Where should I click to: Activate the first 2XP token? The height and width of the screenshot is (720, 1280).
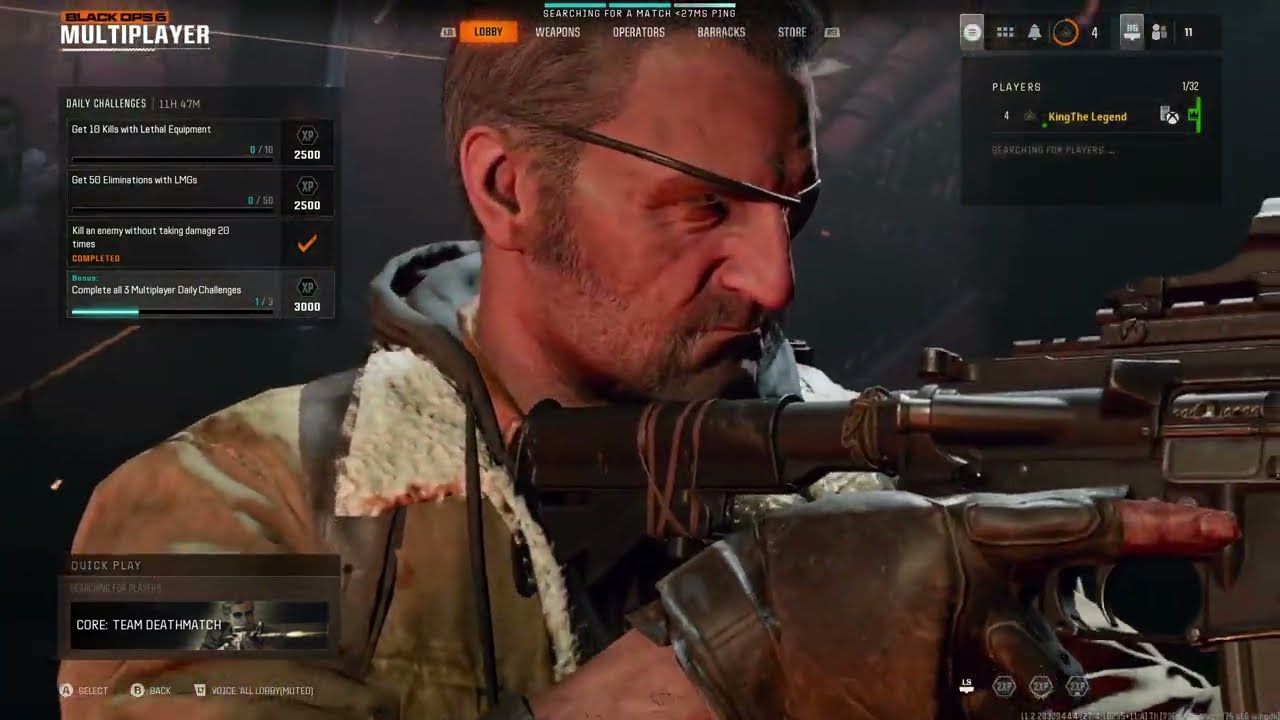point(1003,686)
